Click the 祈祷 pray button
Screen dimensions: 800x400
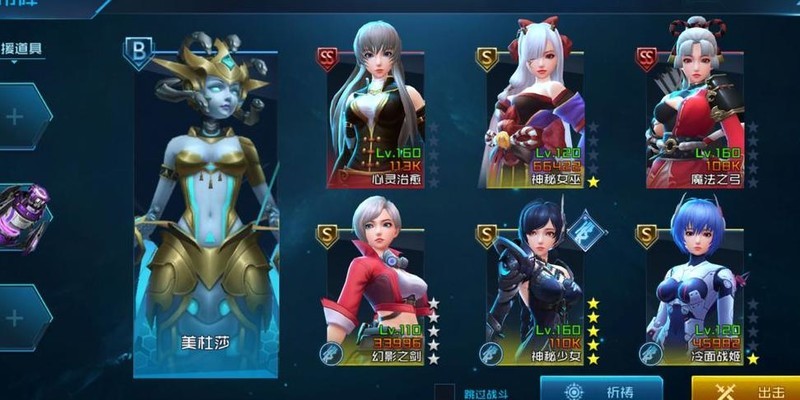pyautogui.click(x=601, y=389)
